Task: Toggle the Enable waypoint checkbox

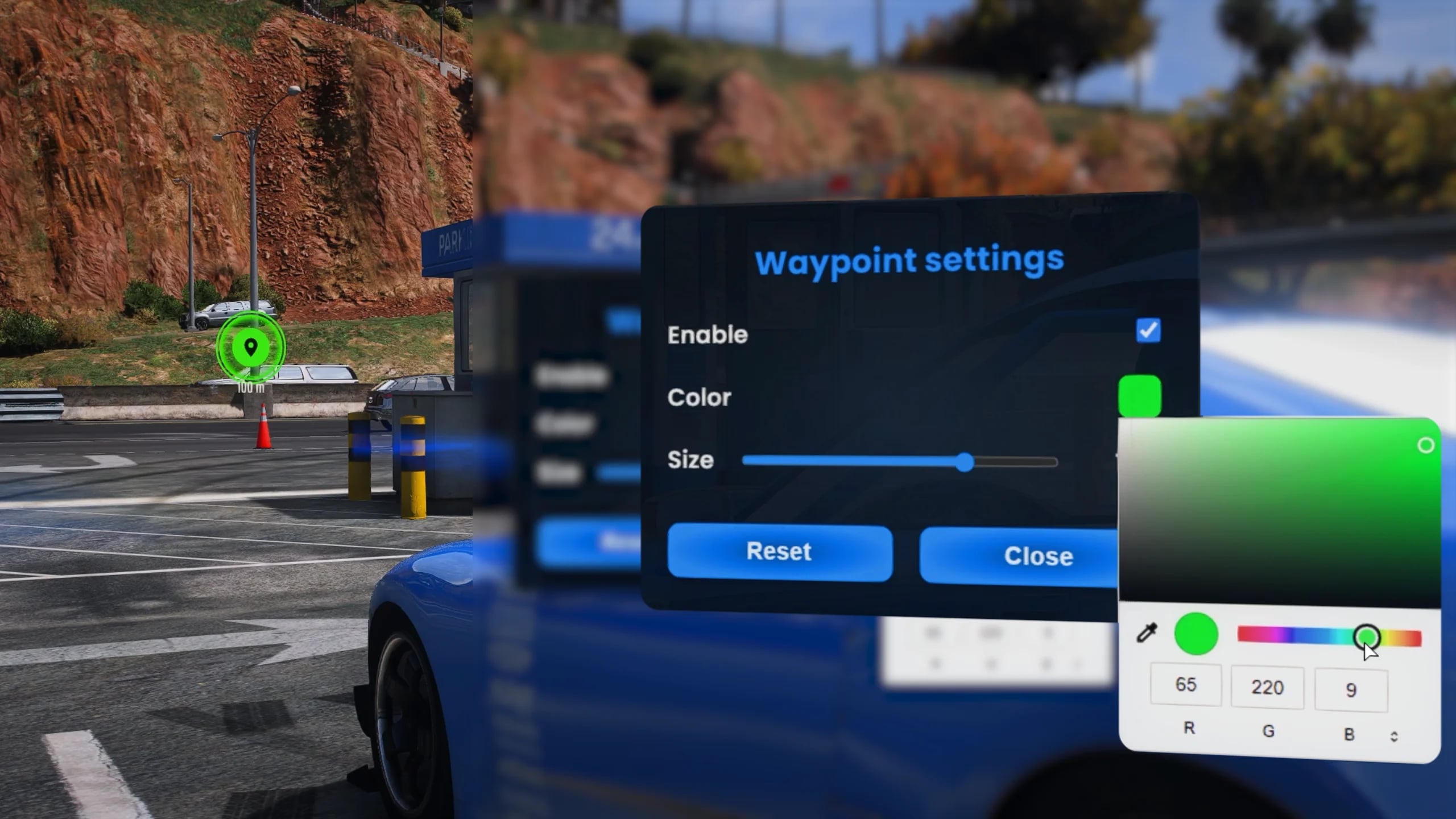Action: click(x=1149, y=332)
